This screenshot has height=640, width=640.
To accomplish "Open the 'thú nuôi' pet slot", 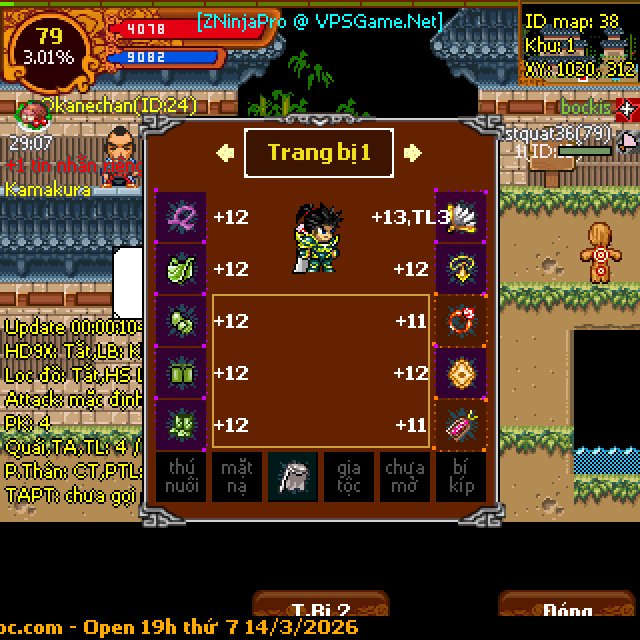I will tap(181, 477).
